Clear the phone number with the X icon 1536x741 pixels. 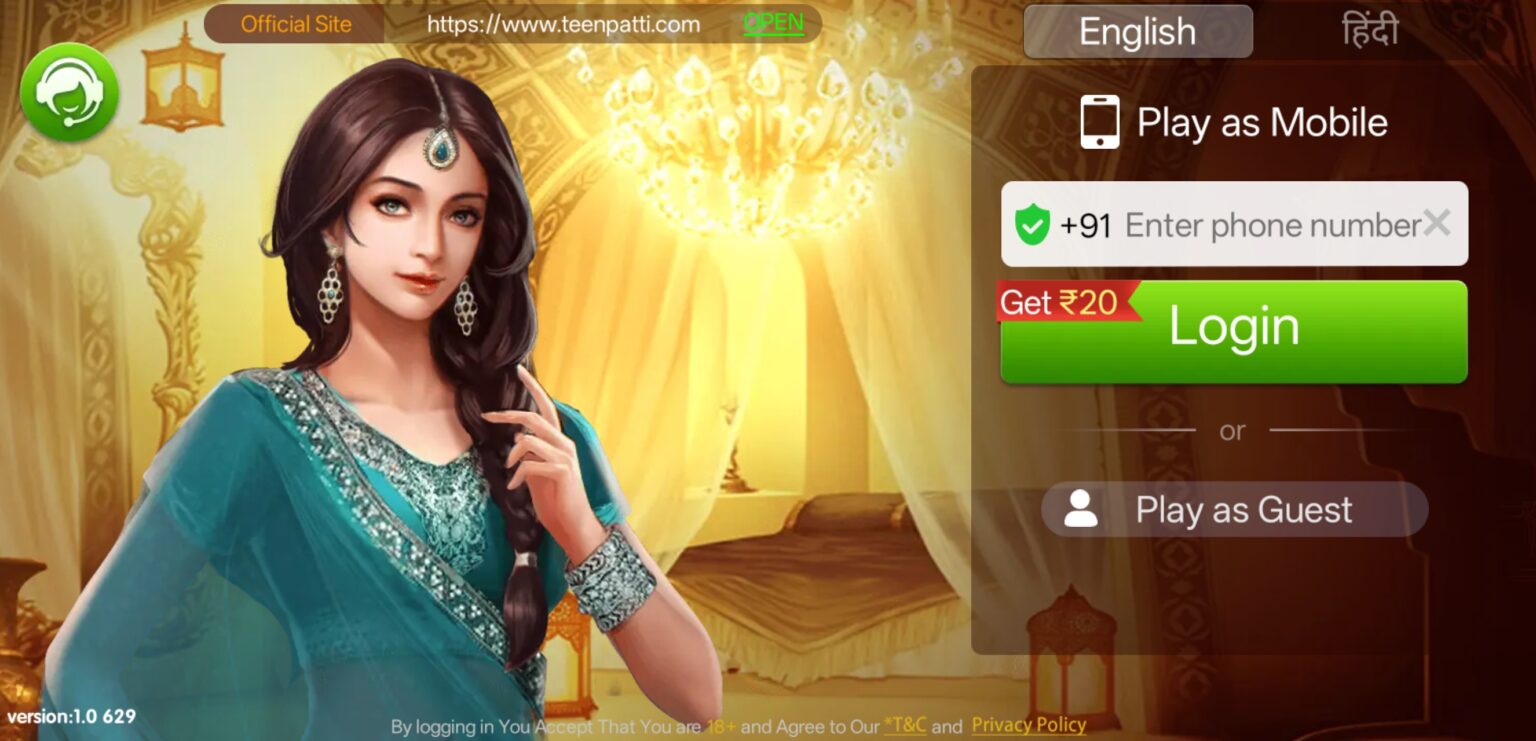[1437, 223]
